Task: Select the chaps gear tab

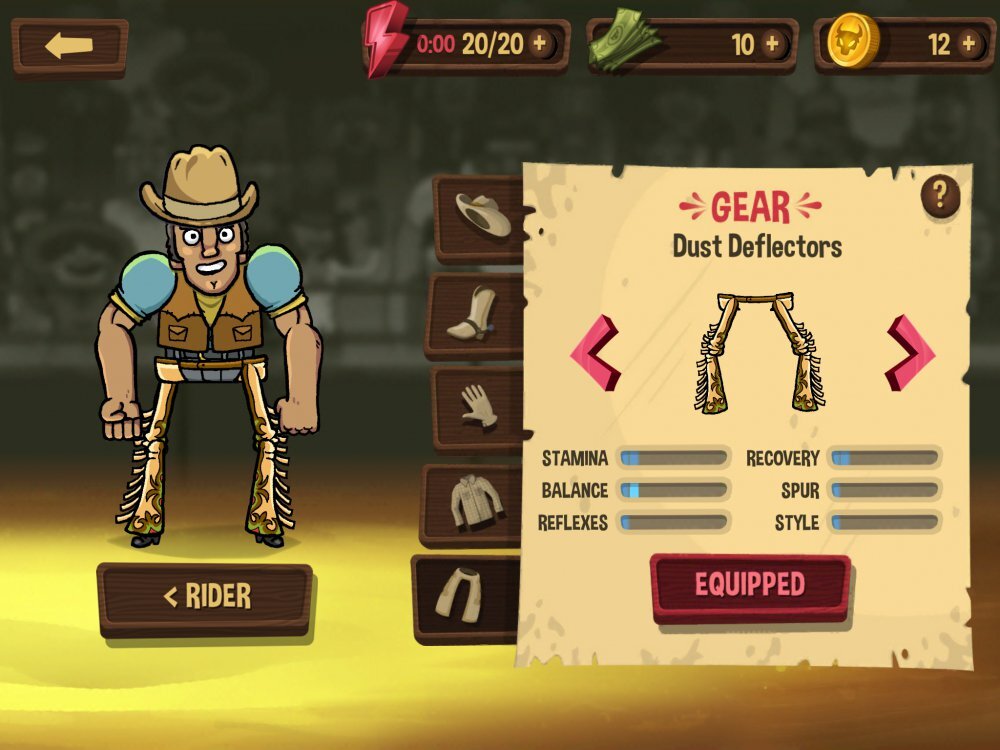Action: [x=468, y=594]
